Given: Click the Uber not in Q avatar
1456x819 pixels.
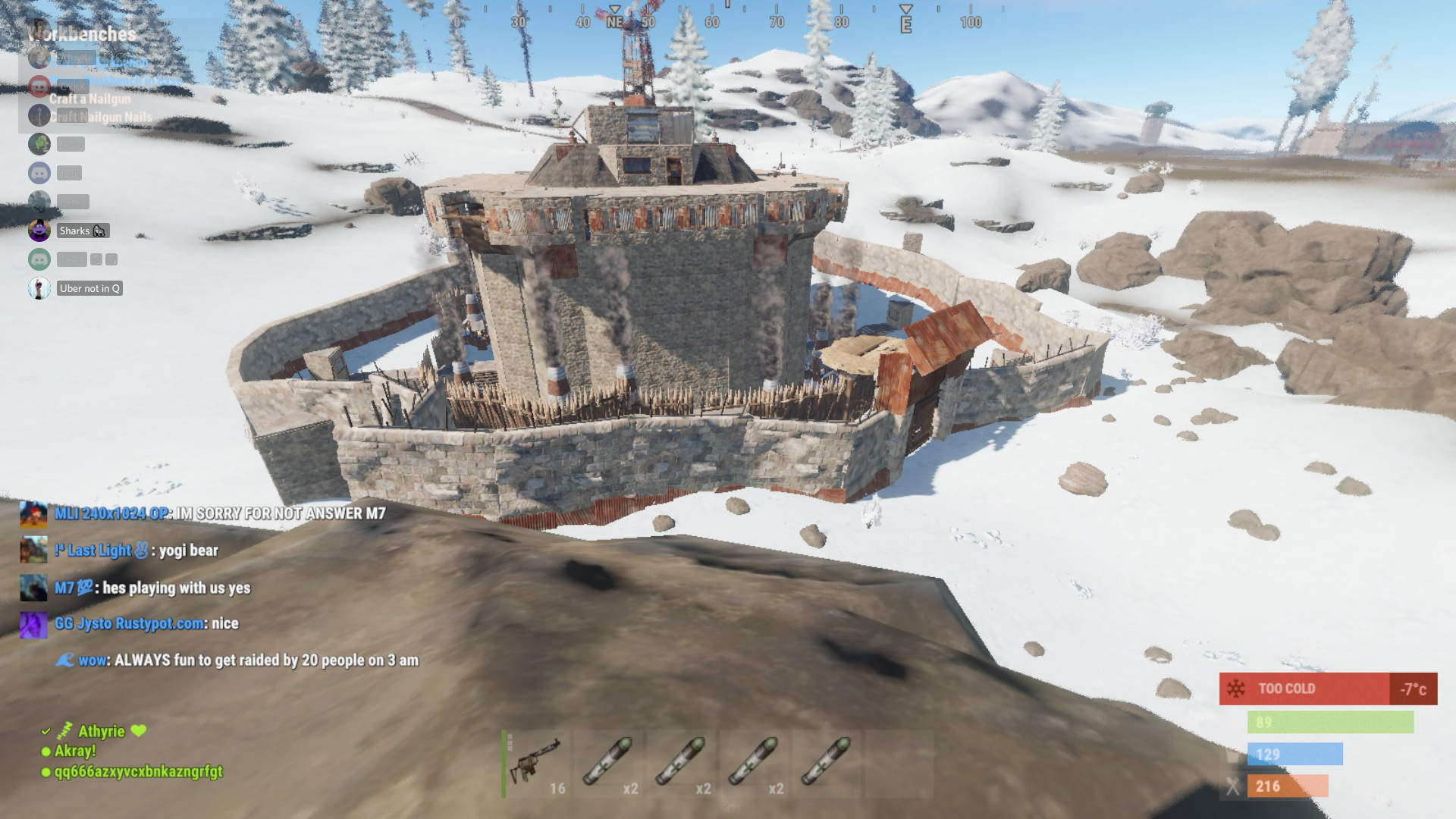Looking at the screenshot, I should pyautogui.click(x=38, y=288).
